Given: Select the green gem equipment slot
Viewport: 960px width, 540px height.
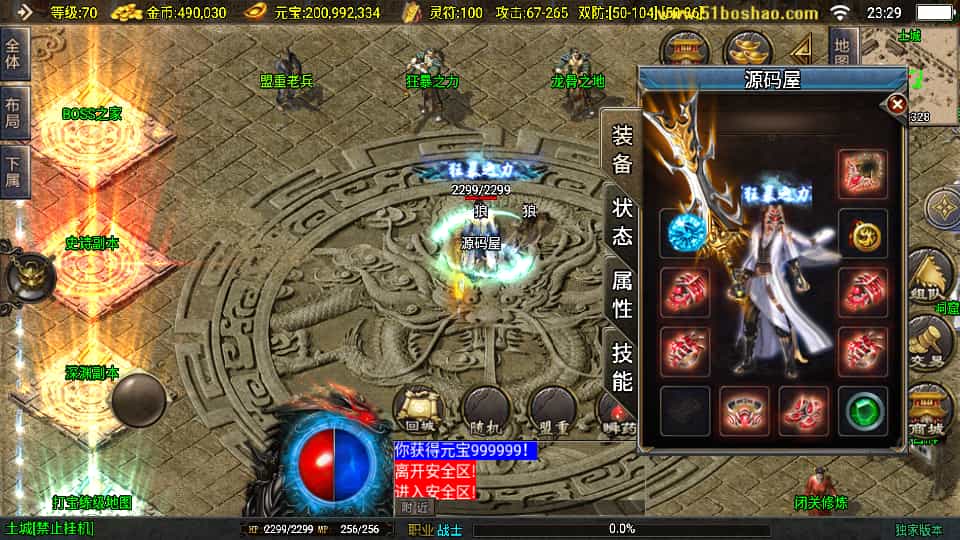Looking at the screenshot, I should point(862,411).
